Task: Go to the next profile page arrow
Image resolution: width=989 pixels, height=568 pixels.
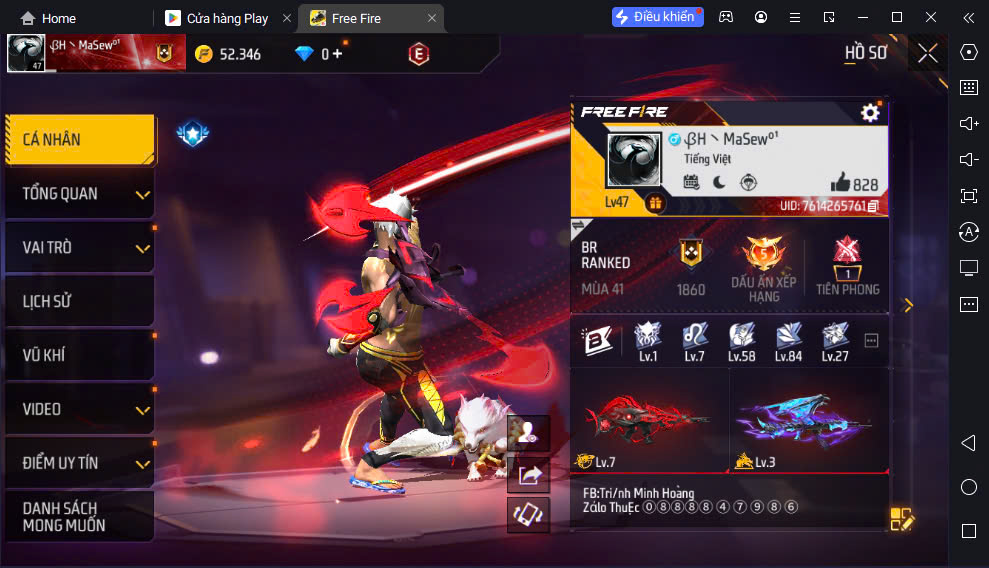Action: pyautogui.click(x=908, y=305)
